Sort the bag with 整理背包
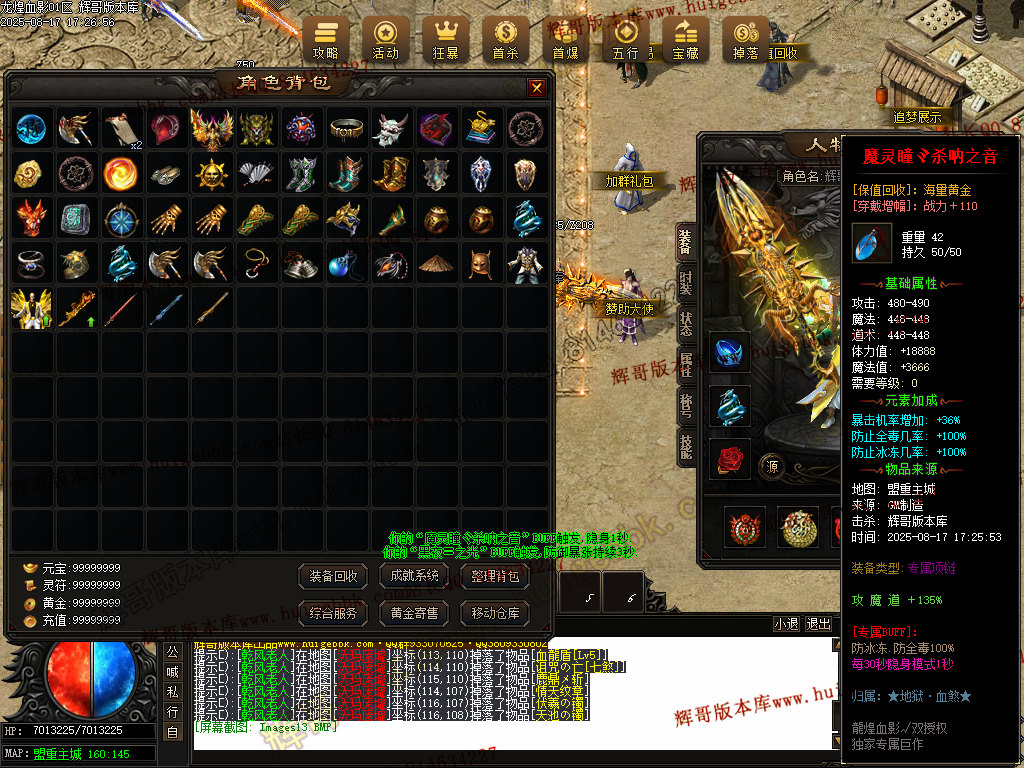The image size is (1024, 768). point(495,576)
